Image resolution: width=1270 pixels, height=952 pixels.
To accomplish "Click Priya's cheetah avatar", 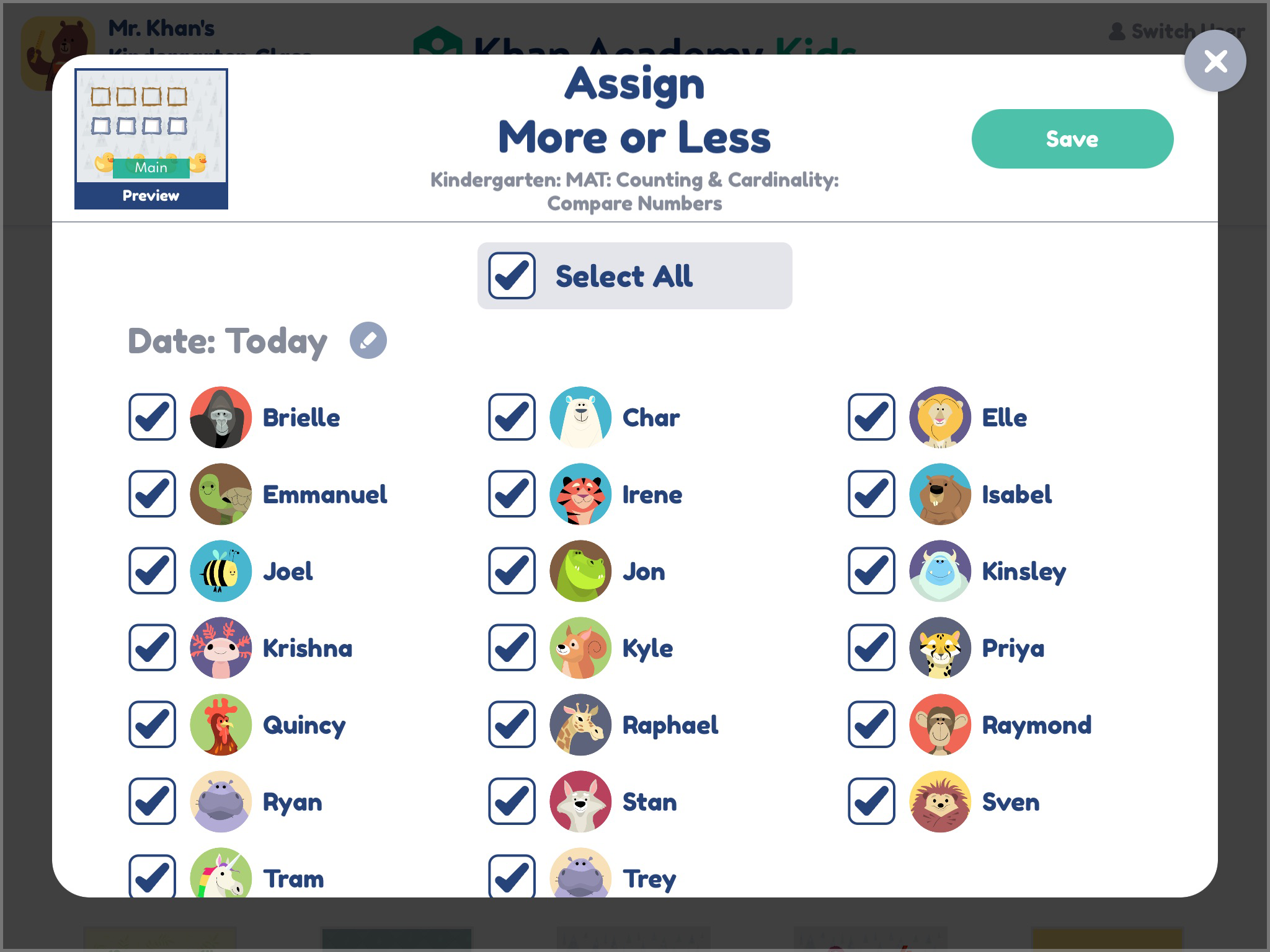I will point(939,648).
